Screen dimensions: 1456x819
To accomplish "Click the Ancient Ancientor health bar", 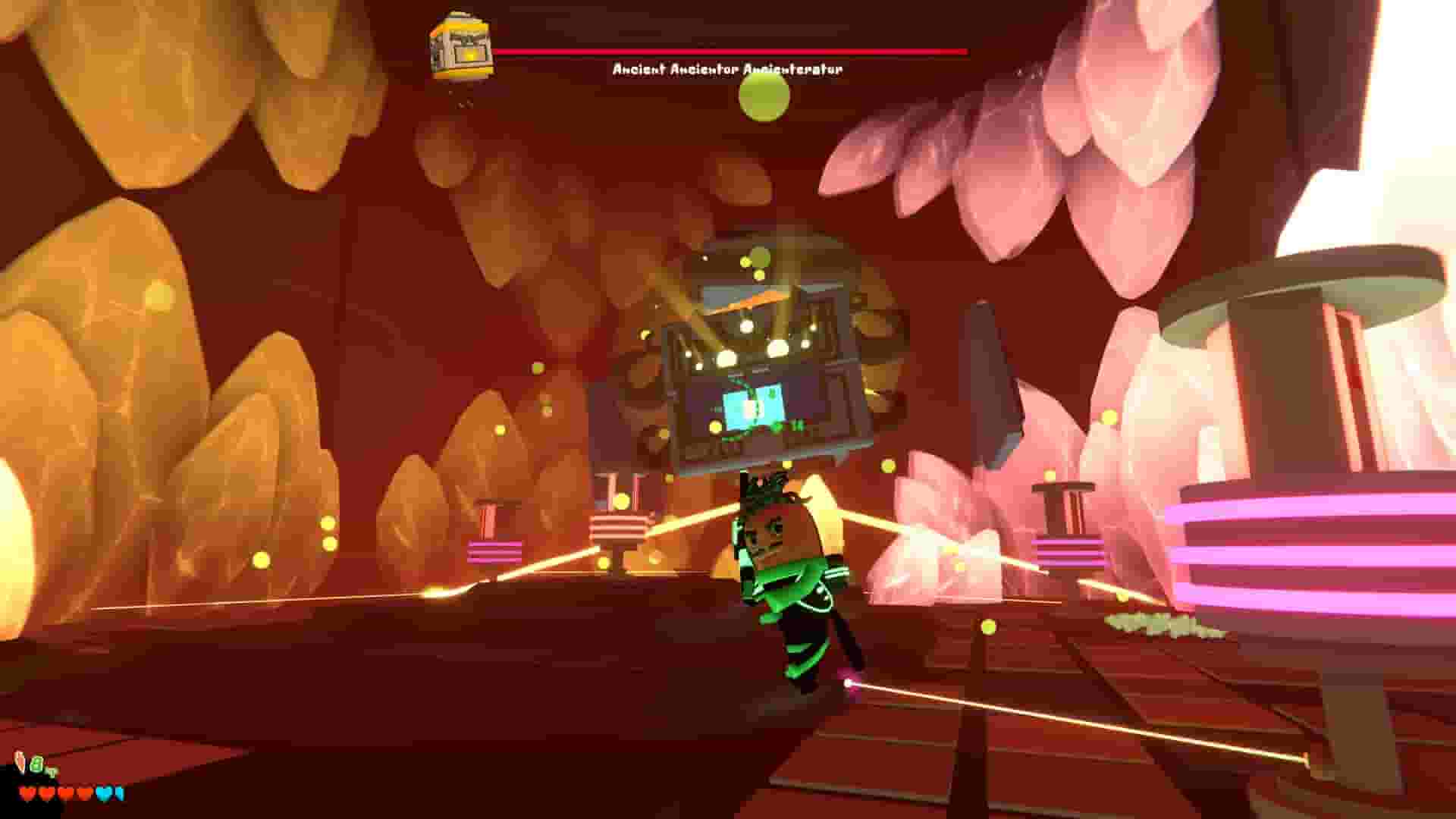I will (x=732, y=52).
